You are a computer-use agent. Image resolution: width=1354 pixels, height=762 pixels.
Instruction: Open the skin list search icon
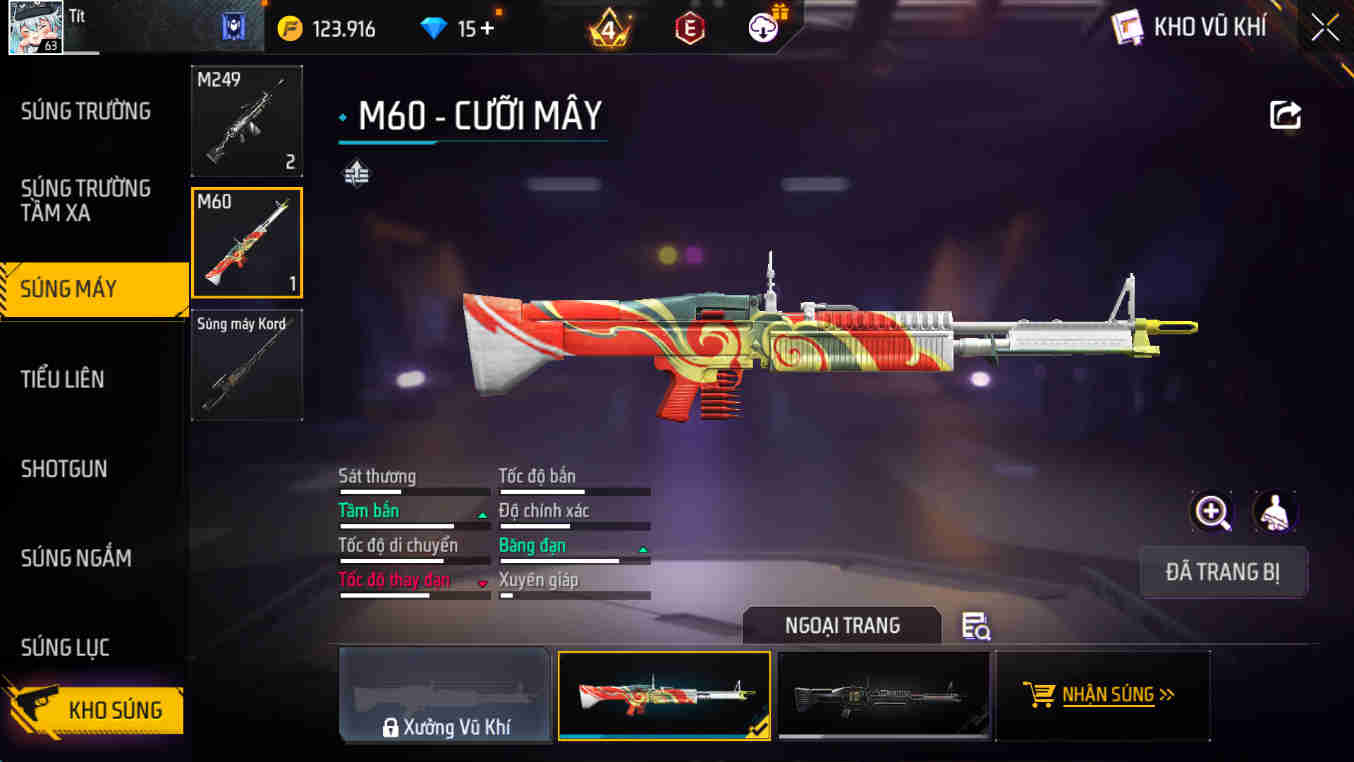[x=975, y=626]
